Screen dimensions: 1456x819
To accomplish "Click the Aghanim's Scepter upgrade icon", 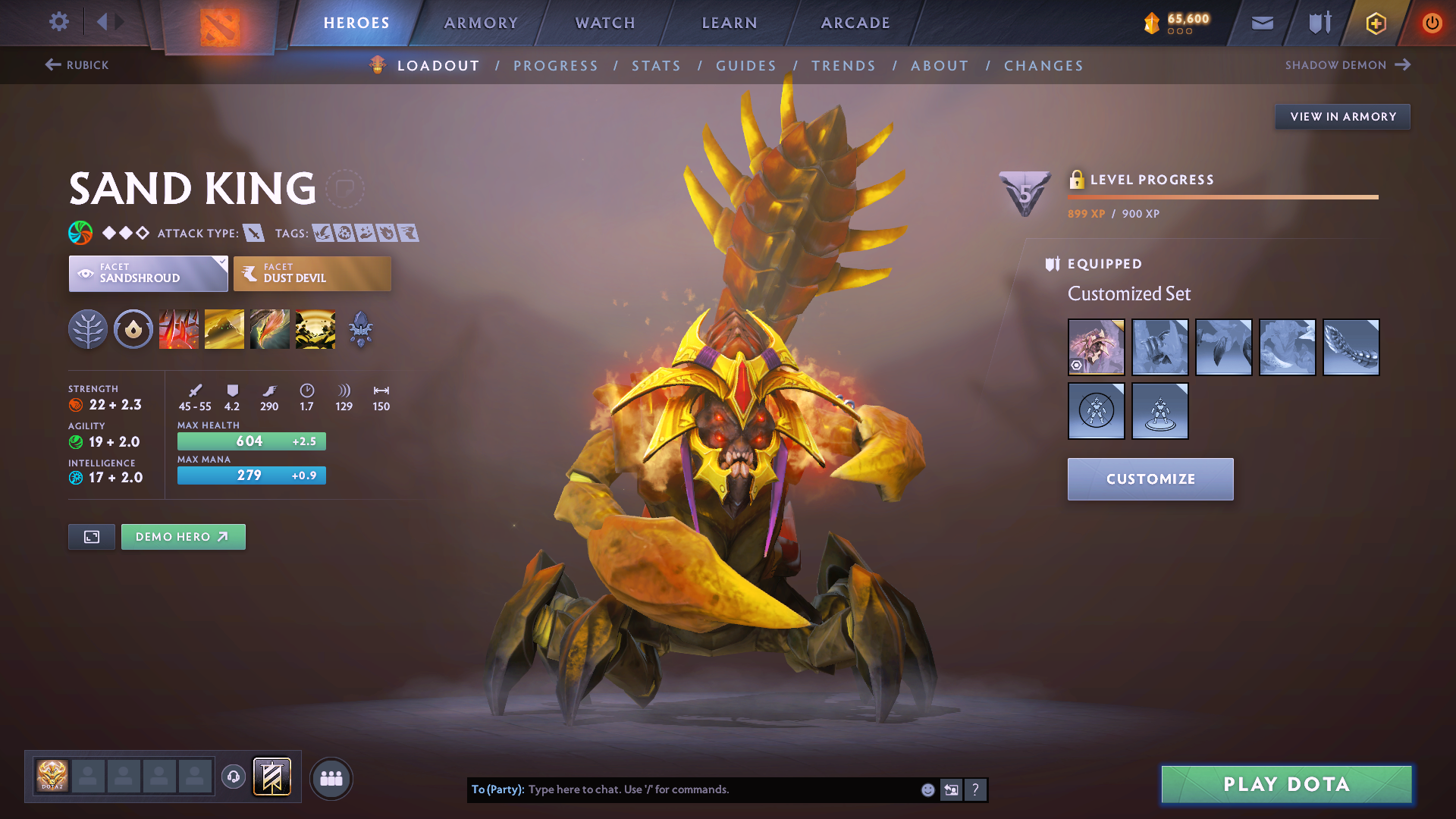I will (359, 329).
